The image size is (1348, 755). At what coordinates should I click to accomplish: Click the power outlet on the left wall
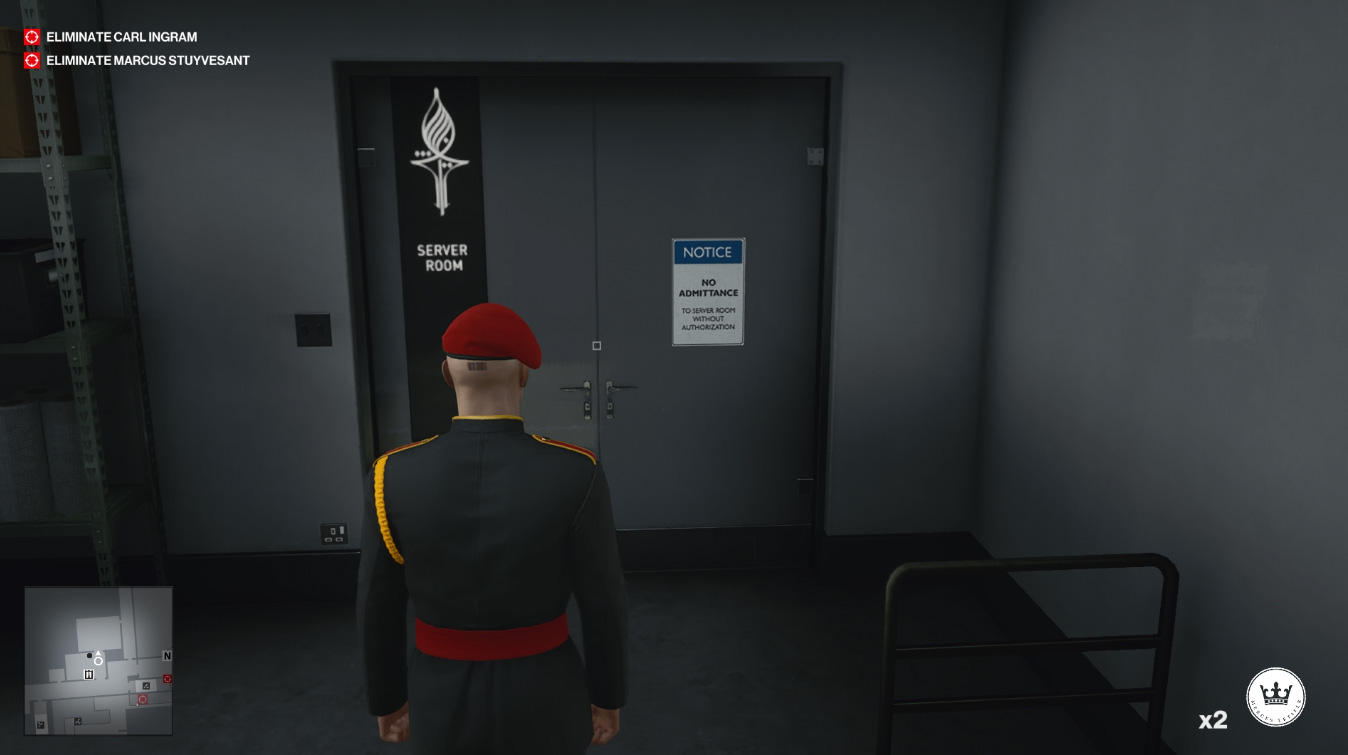(x=336, y=533)
